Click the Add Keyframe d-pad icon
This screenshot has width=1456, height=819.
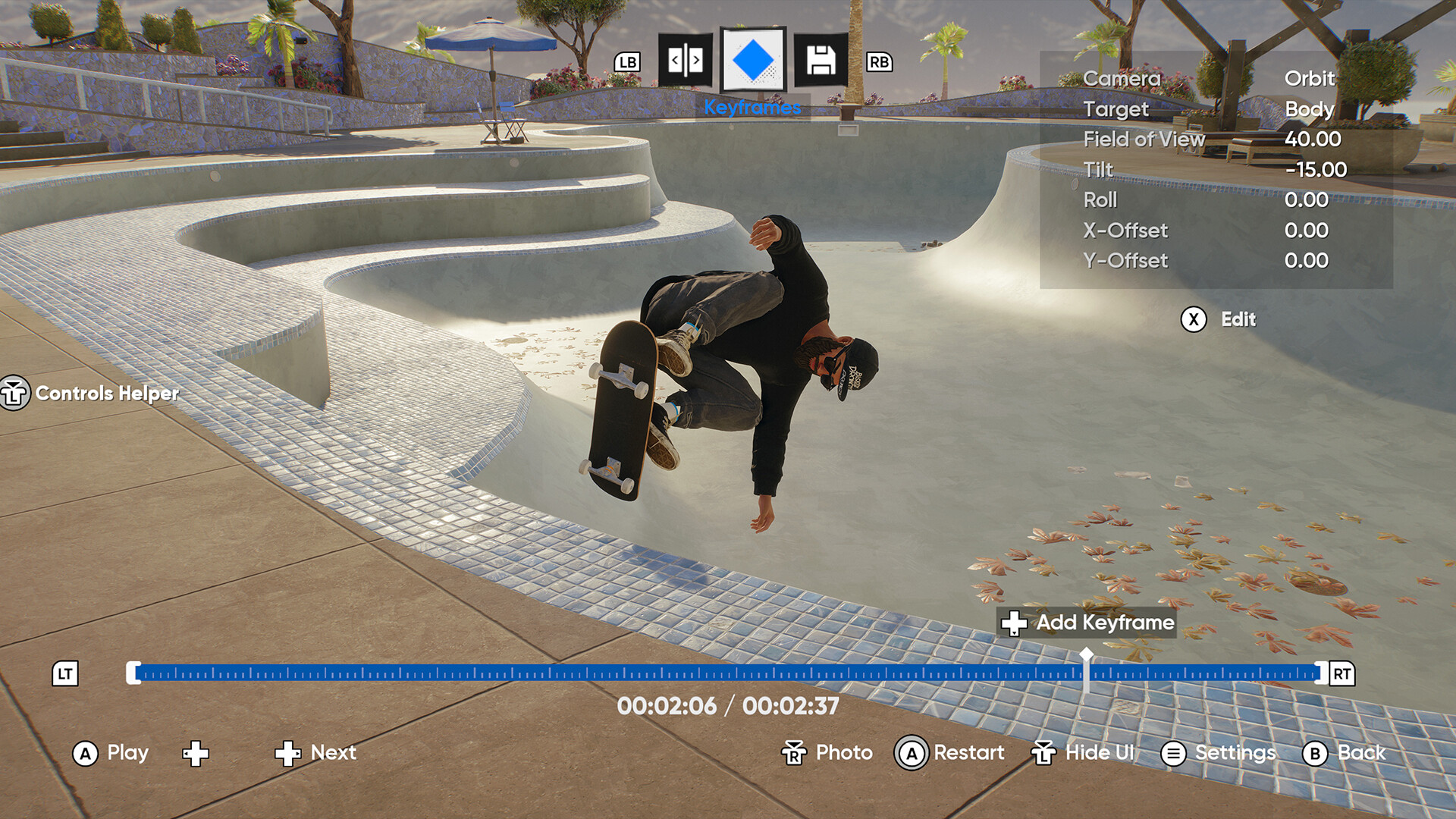click(1015, 623)
